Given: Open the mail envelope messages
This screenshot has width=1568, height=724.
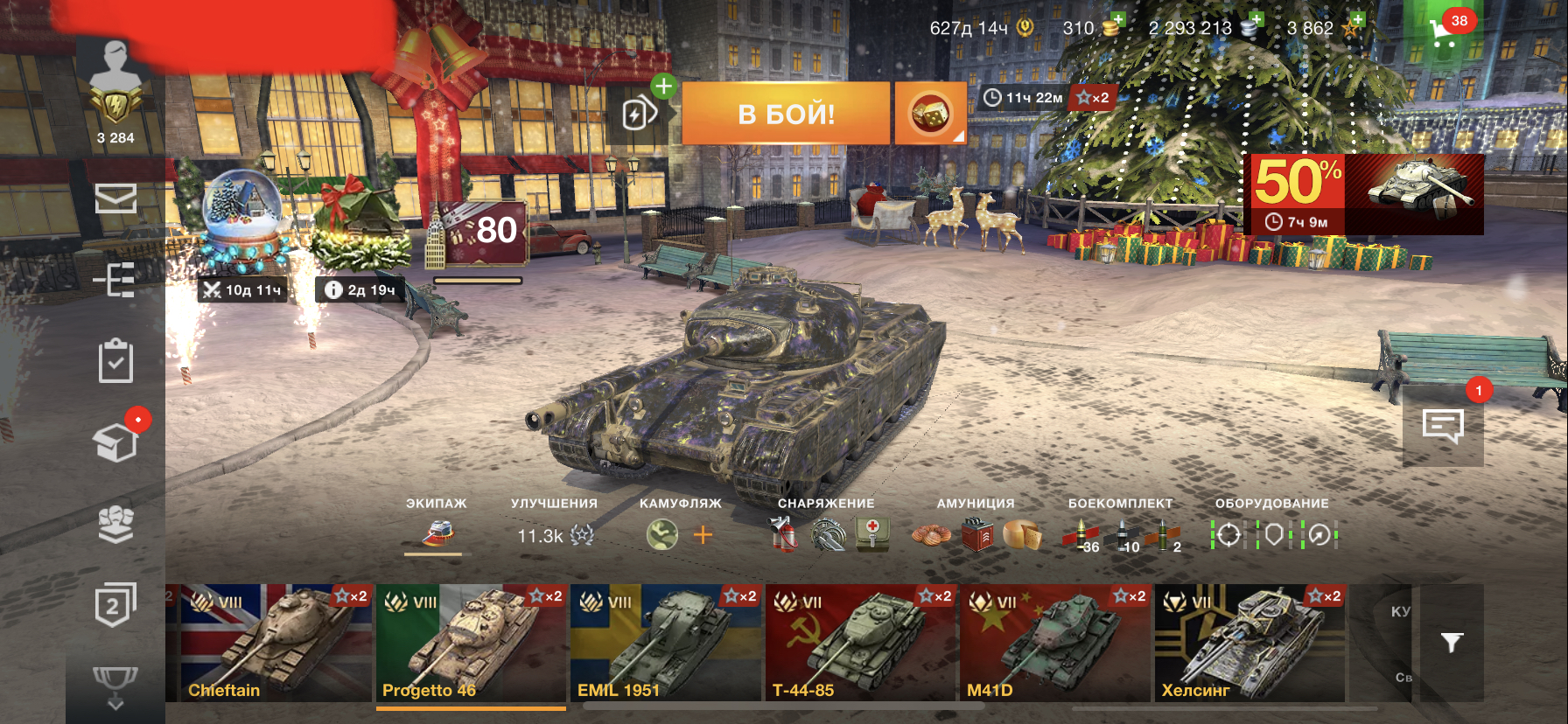Looking at the screenshot, I should [115, 198].
